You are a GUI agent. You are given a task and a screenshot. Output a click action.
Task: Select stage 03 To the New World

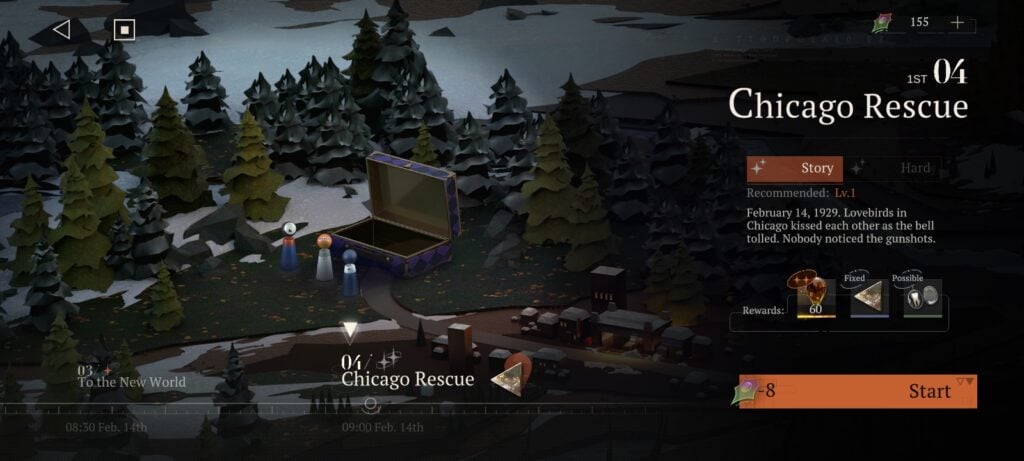(132, 376)
